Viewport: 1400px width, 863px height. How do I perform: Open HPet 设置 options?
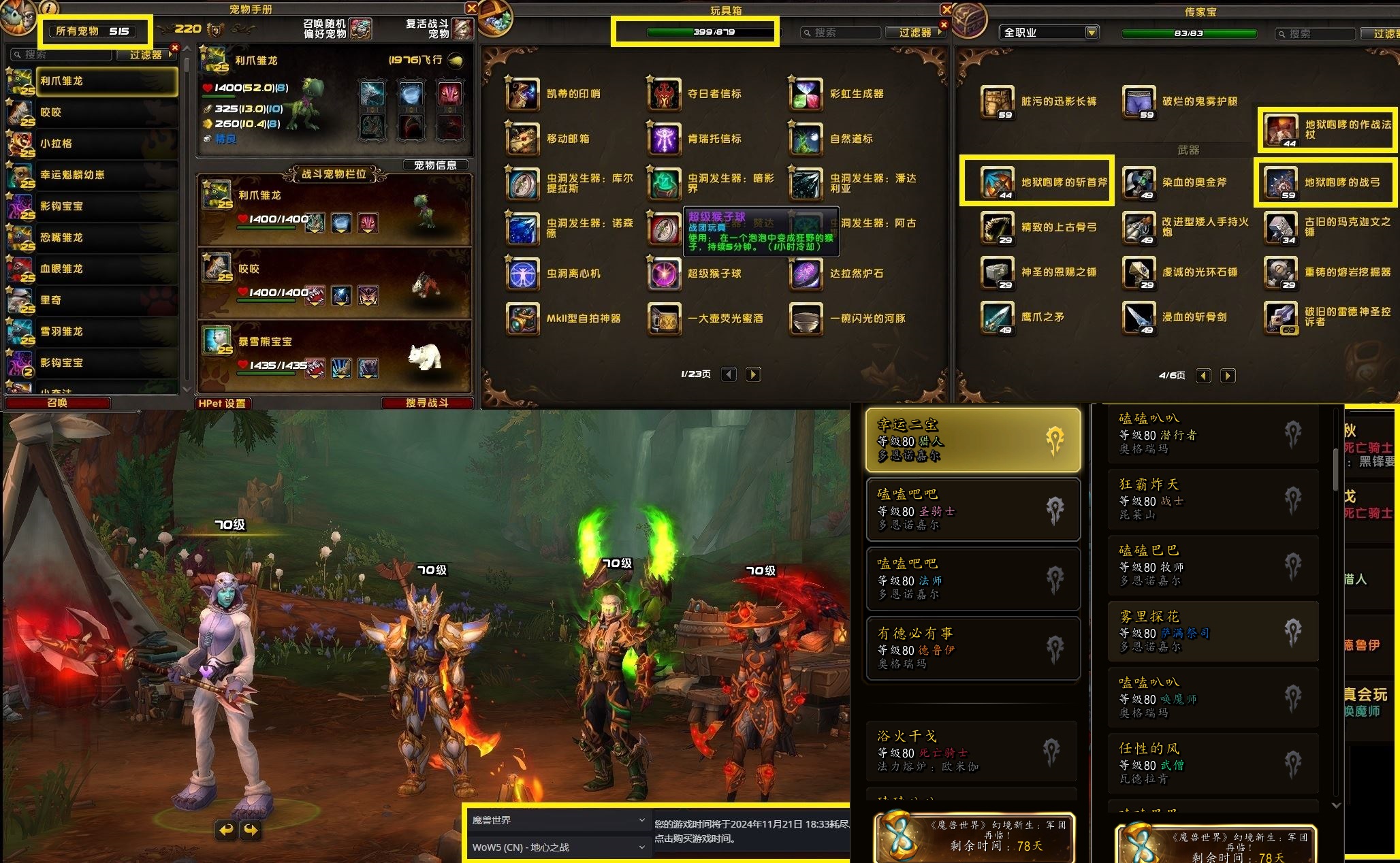tap(222, 403)
